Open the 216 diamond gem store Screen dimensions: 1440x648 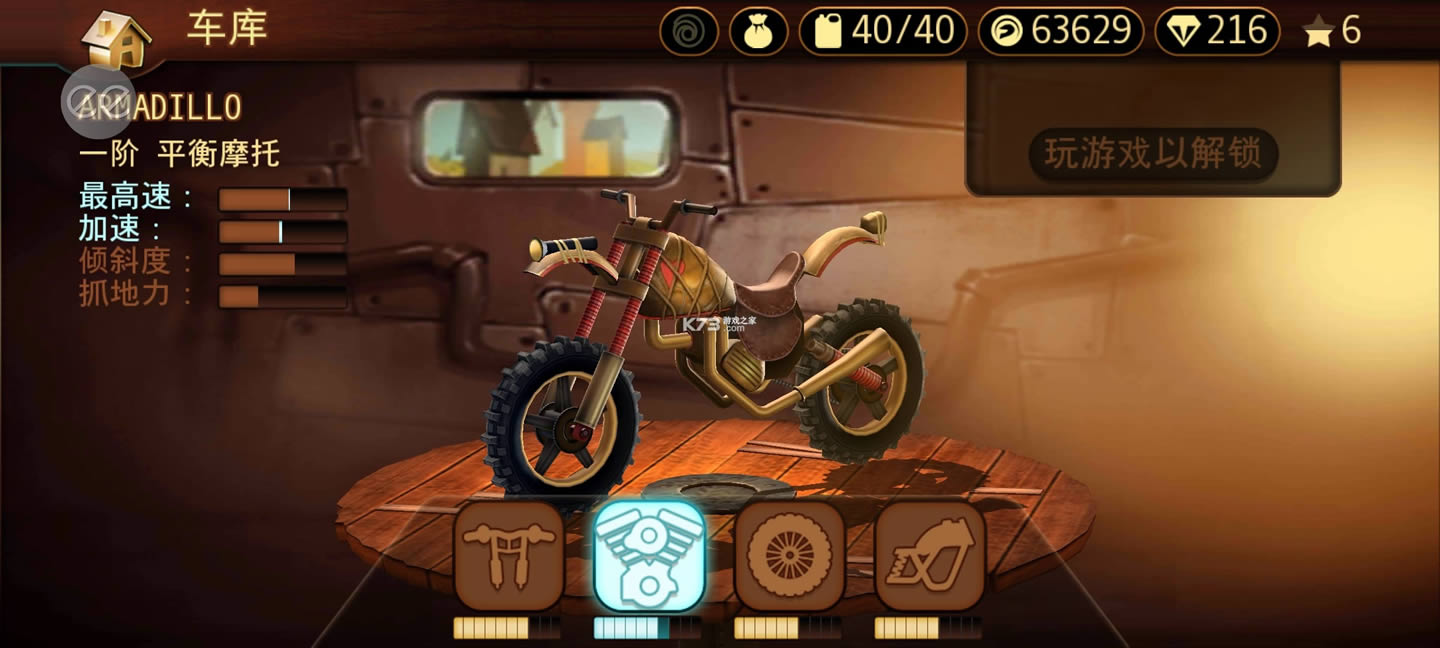click(1217, 32)
